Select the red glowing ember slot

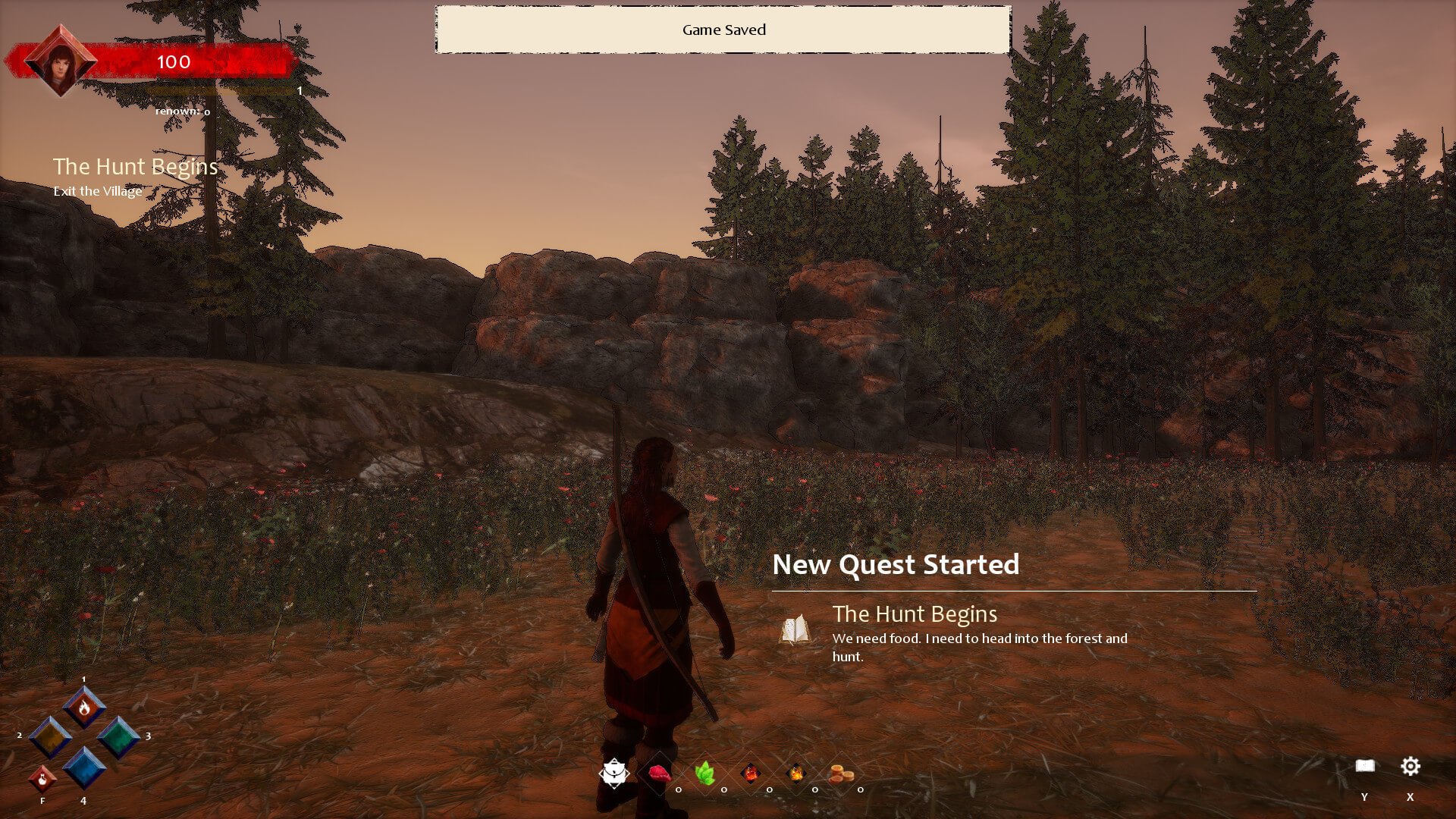[751, 773]
